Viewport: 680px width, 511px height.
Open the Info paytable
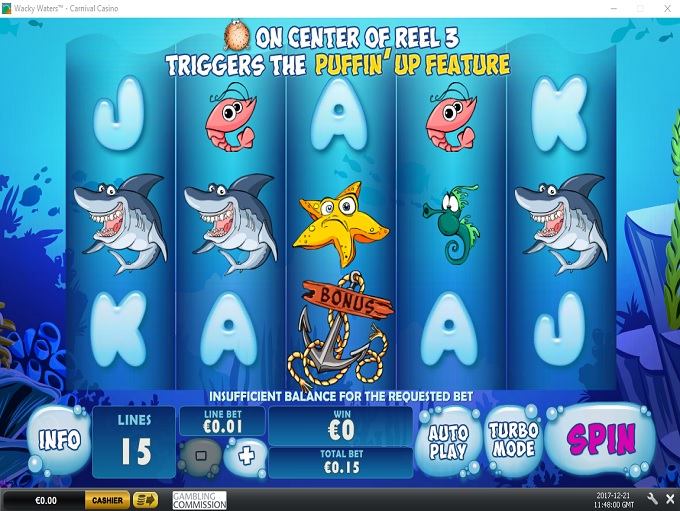[x=59, y=440]
